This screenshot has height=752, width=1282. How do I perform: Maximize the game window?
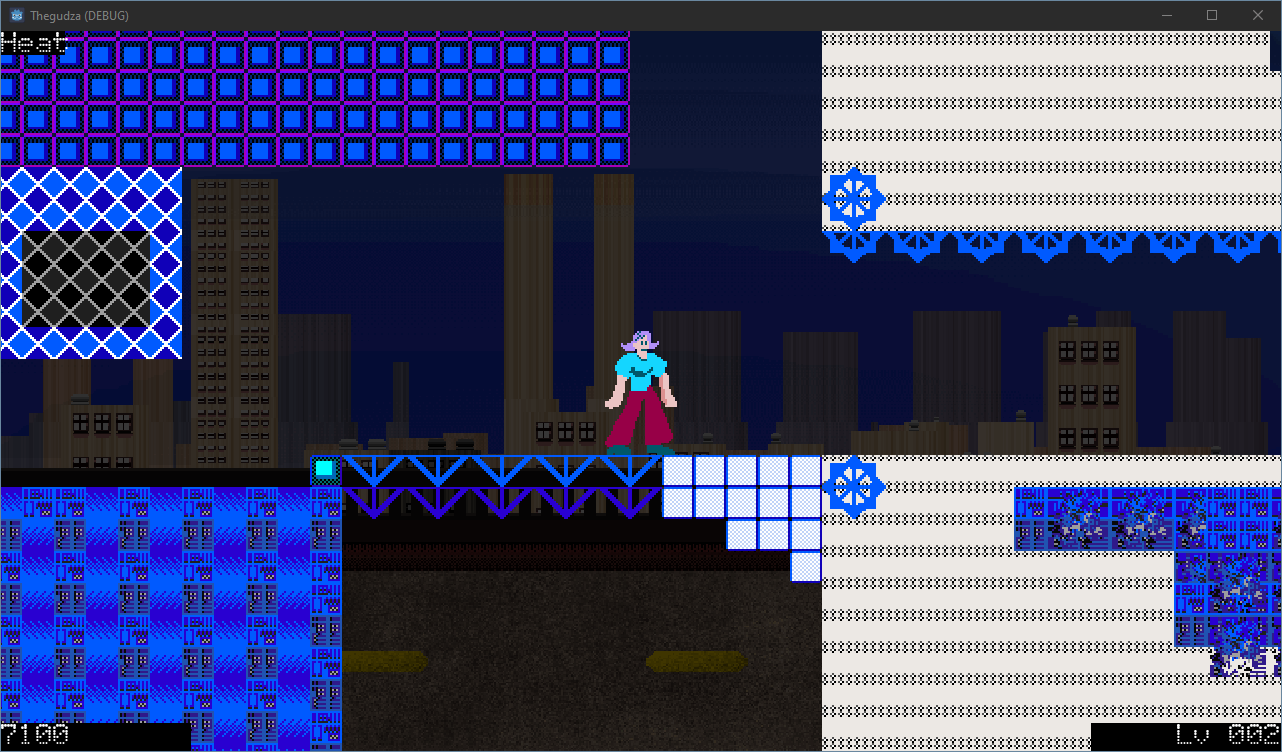point(1211,15)
